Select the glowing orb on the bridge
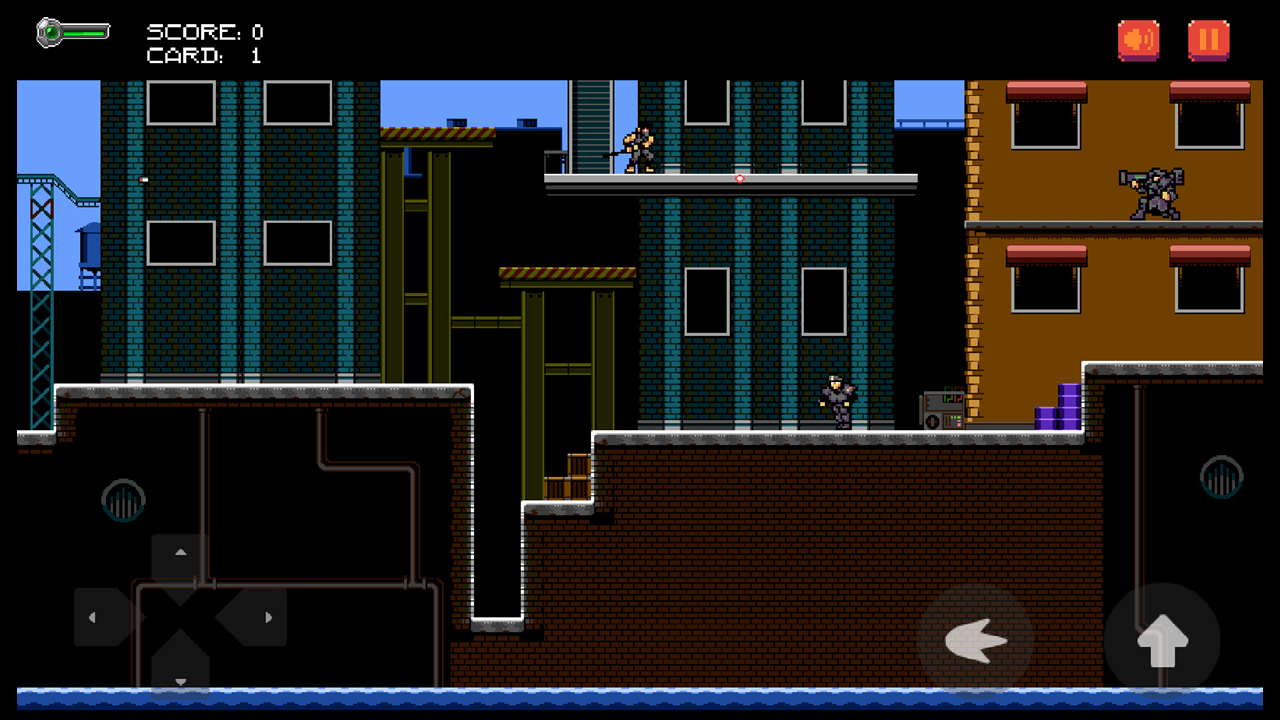The image size is (1280, 720). [x=740, y=178]
